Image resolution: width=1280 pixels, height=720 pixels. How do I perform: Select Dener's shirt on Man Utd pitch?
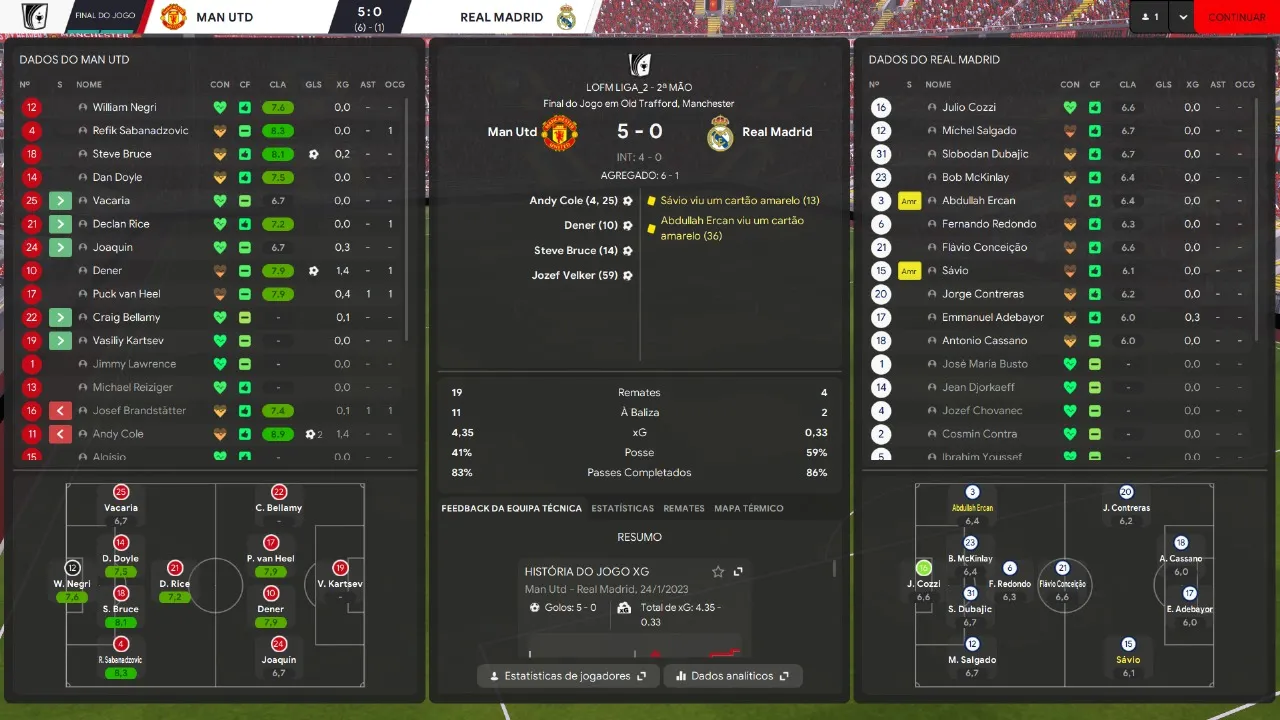tap(271, 593)
